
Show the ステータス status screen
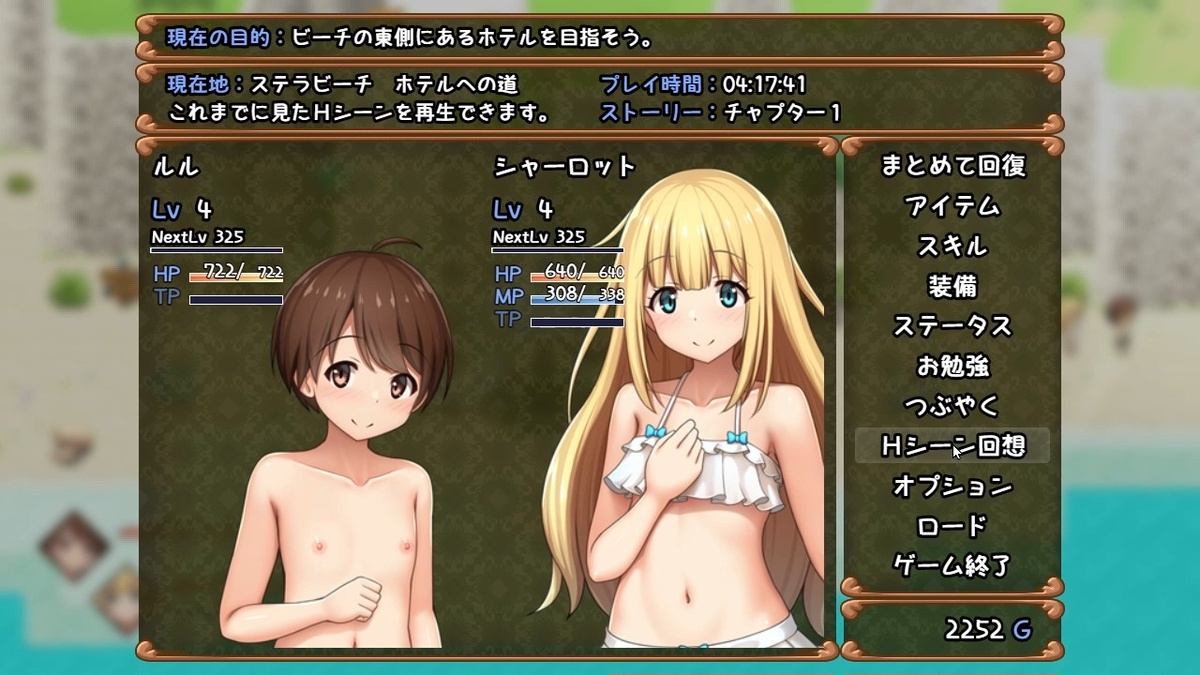[952, 326]
